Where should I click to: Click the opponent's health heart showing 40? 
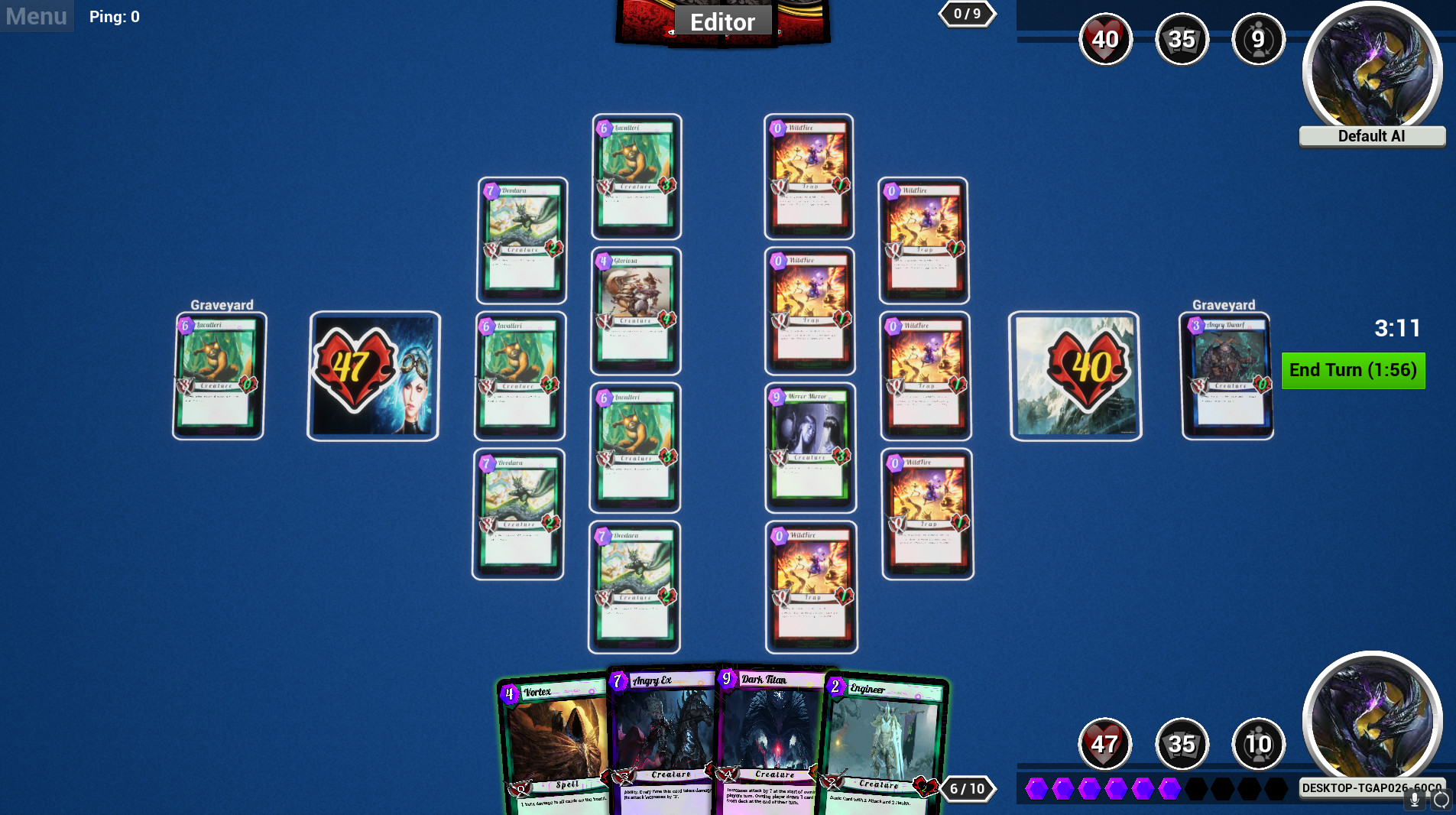coord(1106,39)
